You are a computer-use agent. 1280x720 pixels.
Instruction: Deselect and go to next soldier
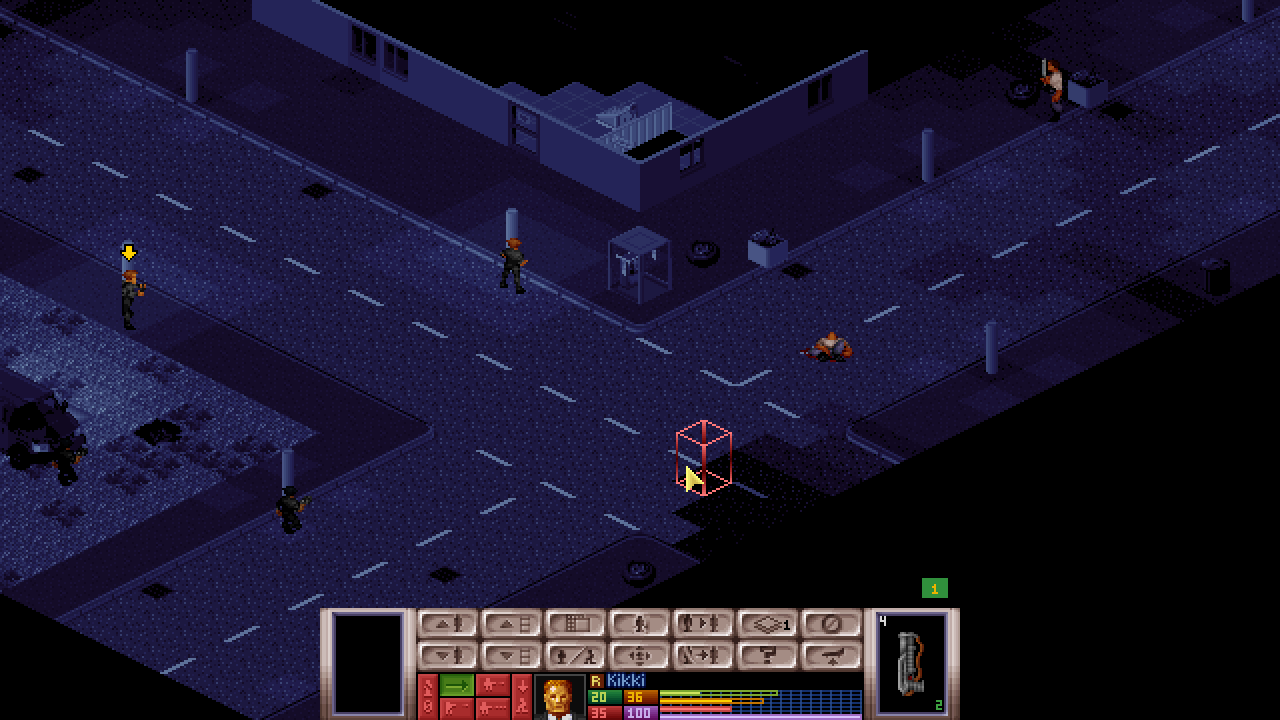703,656
